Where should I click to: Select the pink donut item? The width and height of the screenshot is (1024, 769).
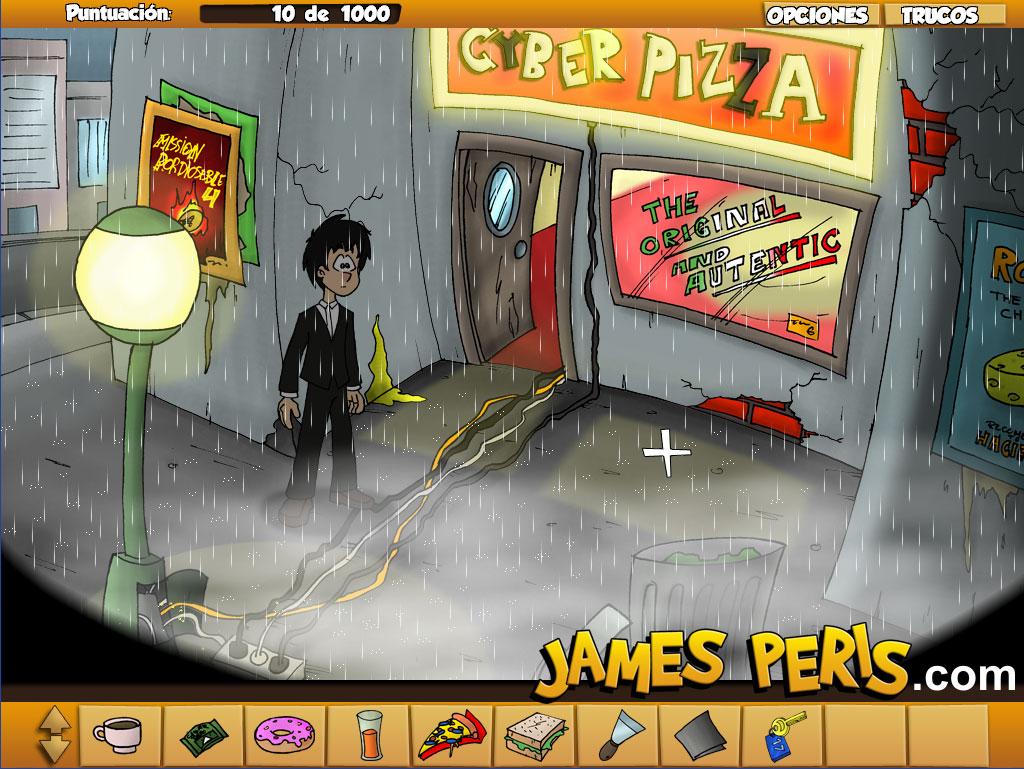coord(285,737)
